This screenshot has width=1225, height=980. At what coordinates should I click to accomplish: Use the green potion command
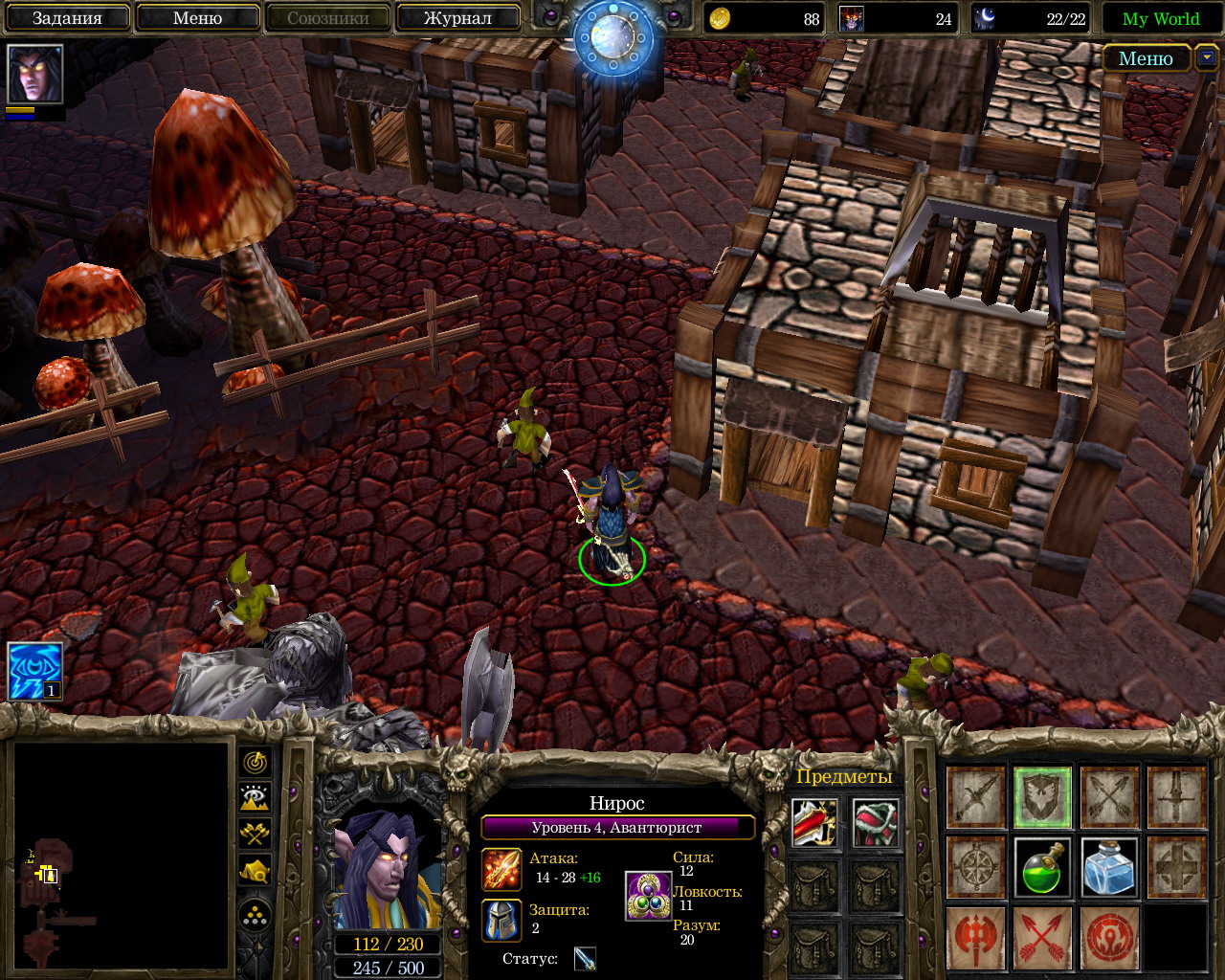(1042, 867)
